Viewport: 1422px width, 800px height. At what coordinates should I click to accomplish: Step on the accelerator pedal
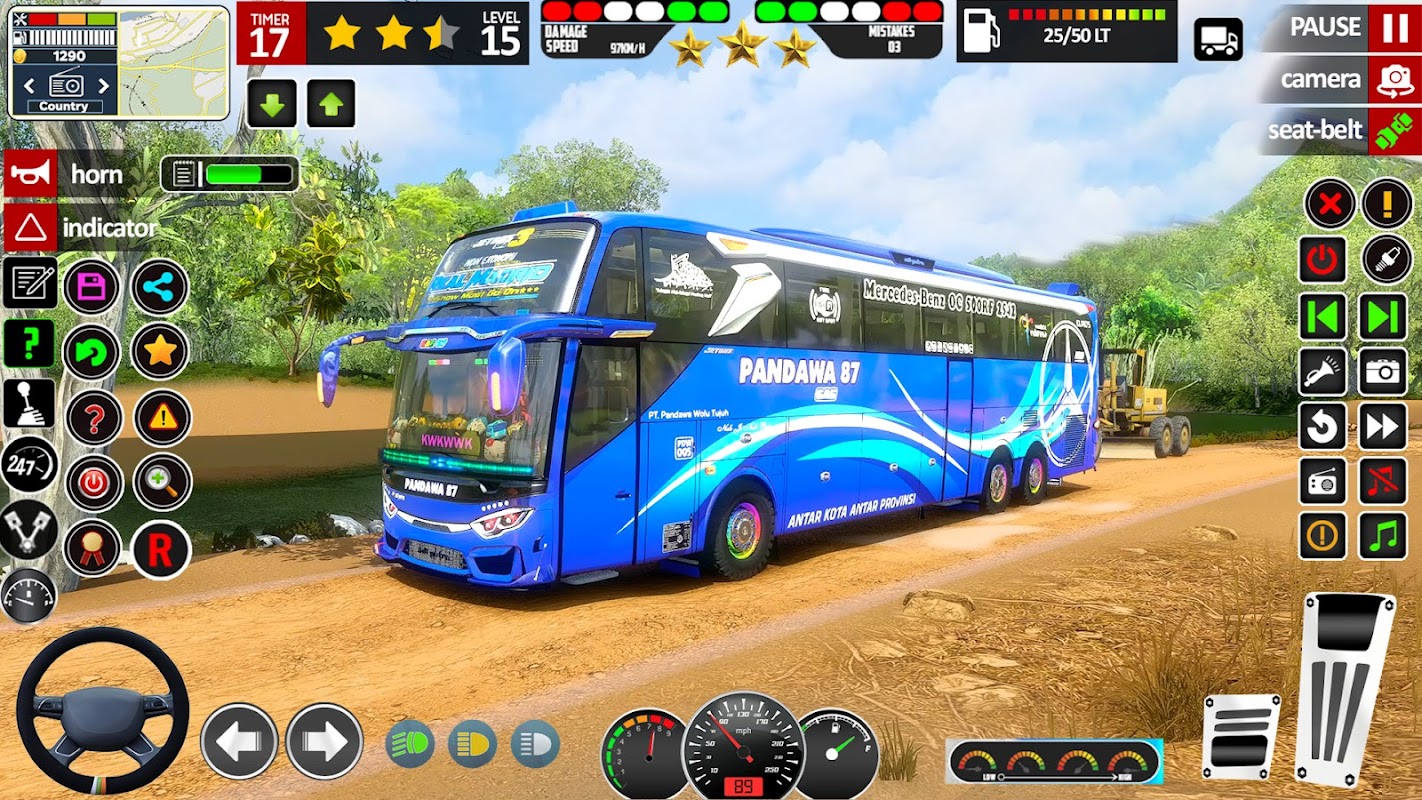point(1344,687)
